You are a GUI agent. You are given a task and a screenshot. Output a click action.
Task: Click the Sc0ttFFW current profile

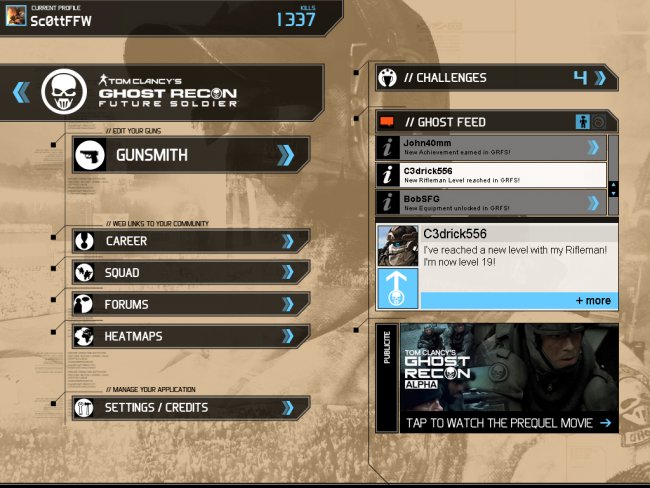[x=60, y=19]
